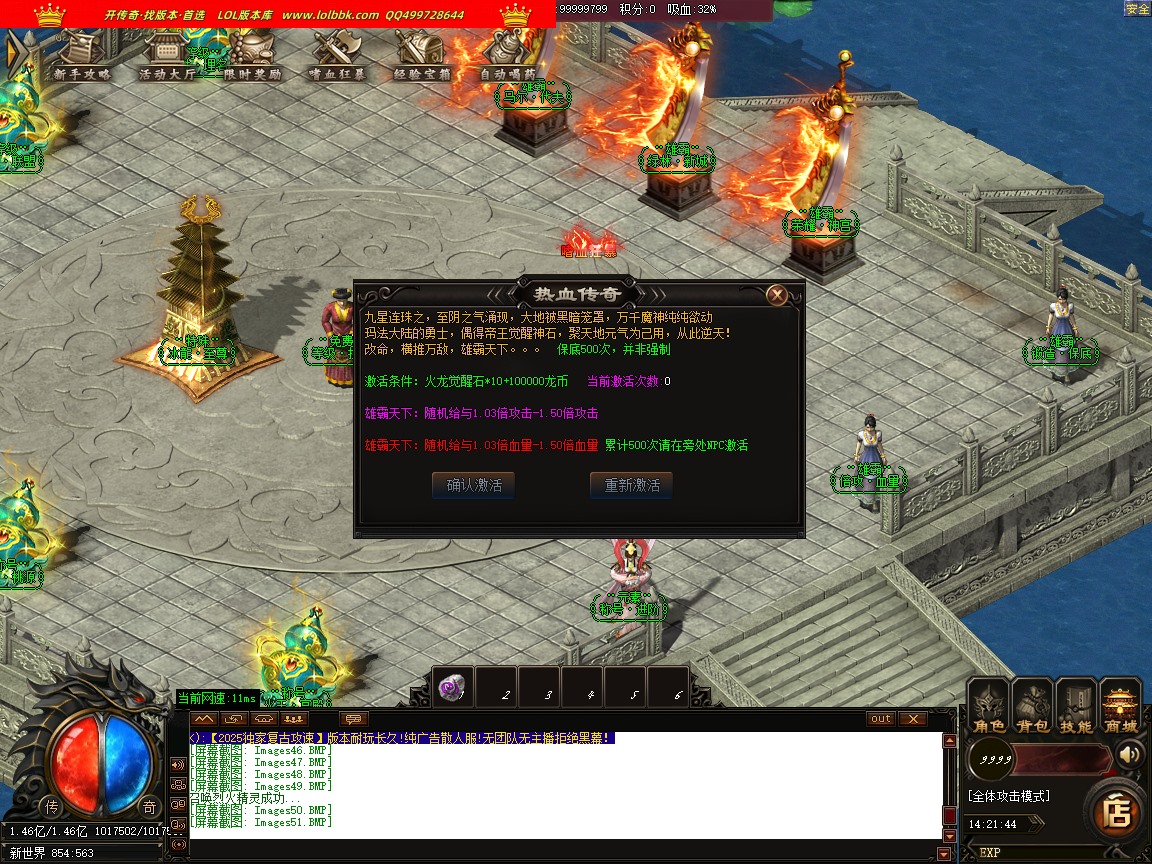Click the 确认激活 confirm activation button
The width and height of the screenshot is (1152, 864).
coord(474,485)
